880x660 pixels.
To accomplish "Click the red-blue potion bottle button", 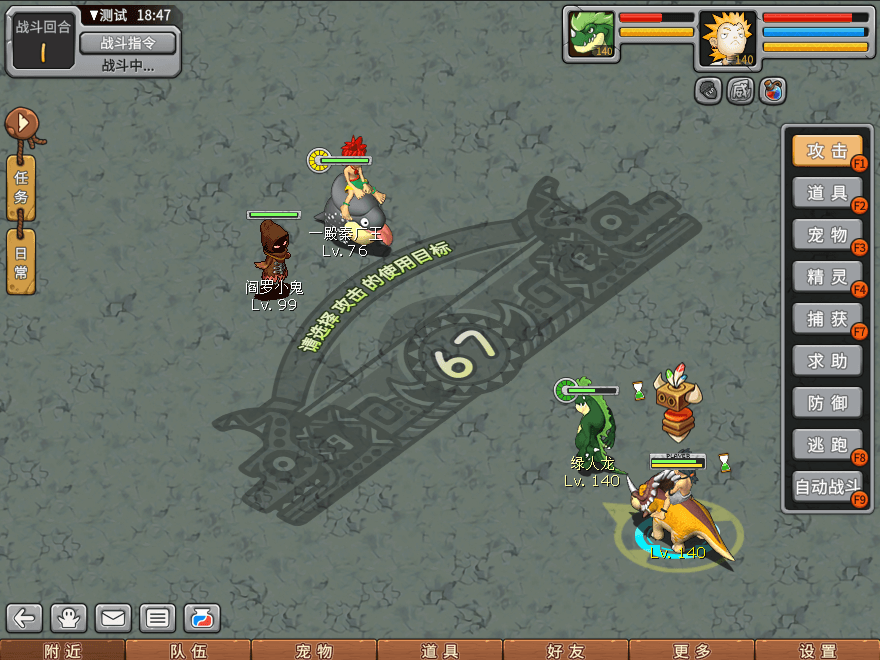I will pyautogui.click(x=771, y=91).
